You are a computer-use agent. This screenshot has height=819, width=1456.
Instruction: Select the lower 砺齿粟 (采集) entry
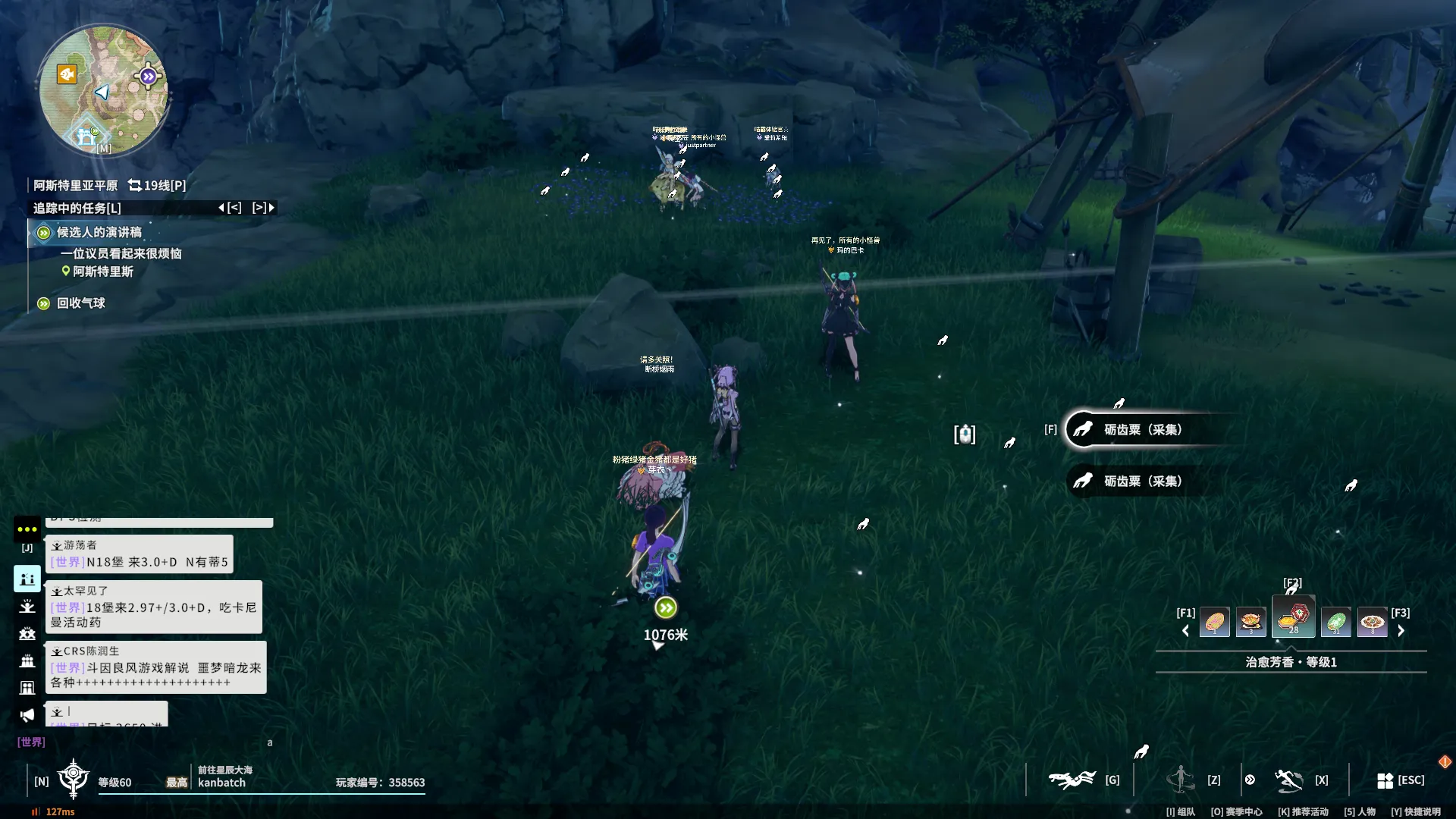pos(1141,482)
